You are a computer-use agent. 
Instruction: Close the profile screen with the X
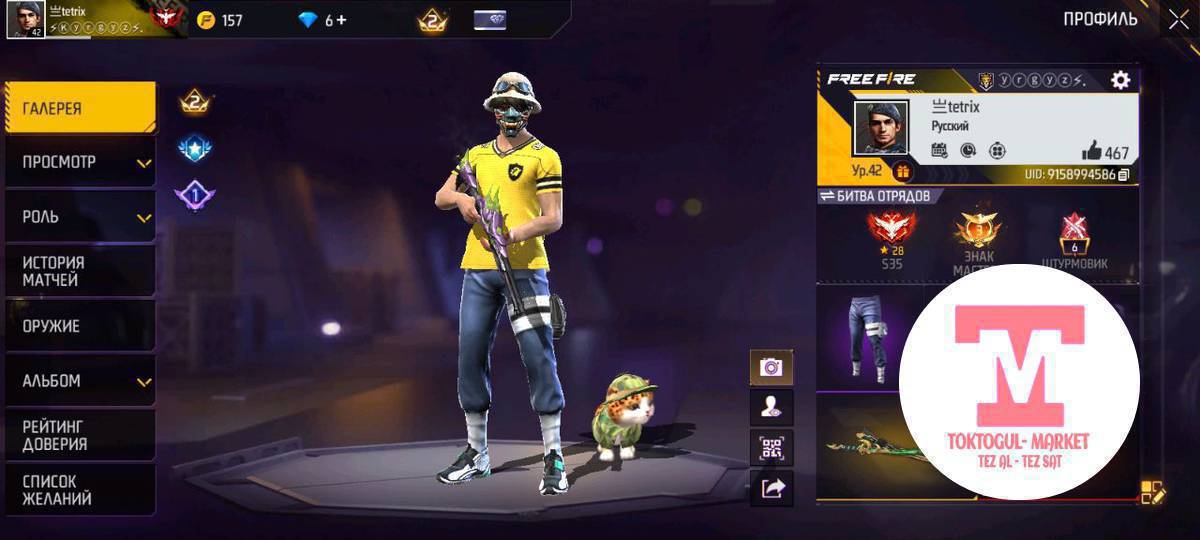pos(1177,19)
